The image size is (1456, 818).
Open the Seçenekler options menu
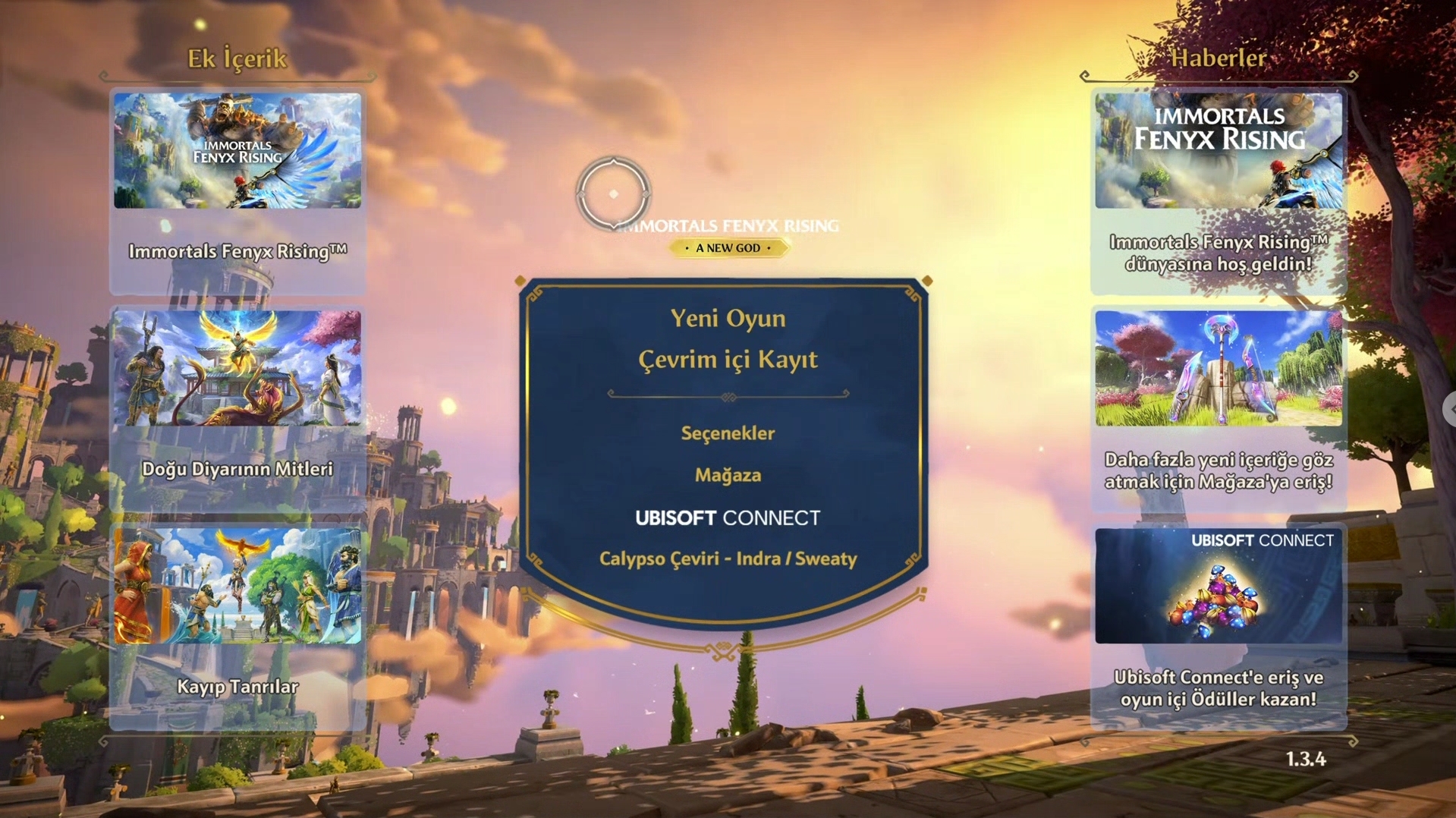click(x=728, y=433)
